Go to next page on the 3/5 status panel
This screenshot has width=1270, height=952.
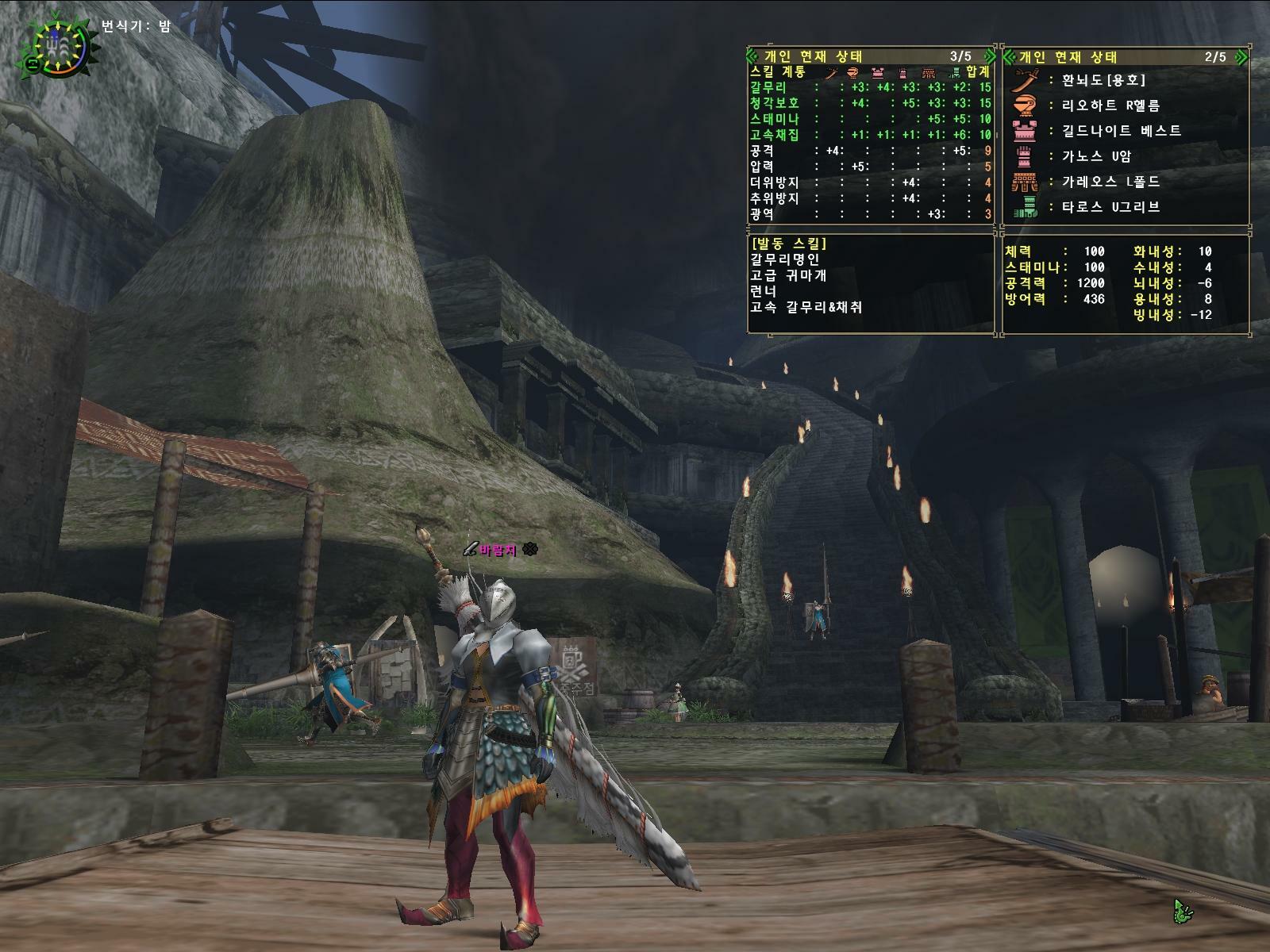(x=989, y=56)
